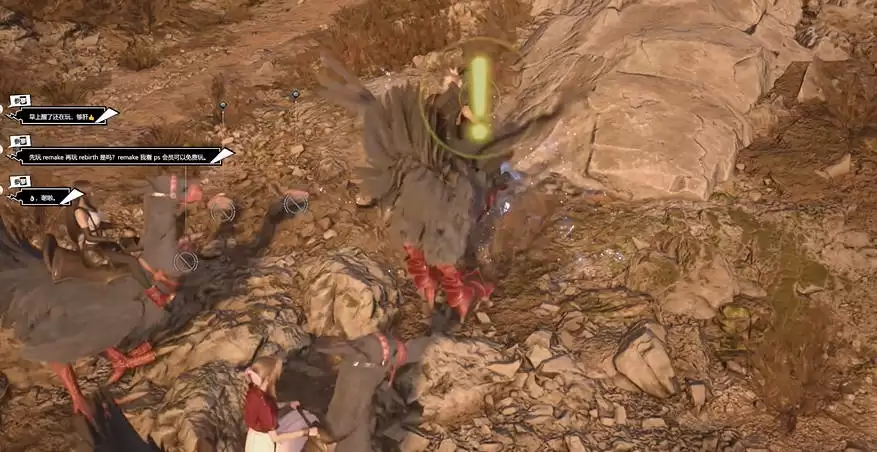This screenshot has height=452, width=877.
Task: Click the chat message mentioning remake and rebirth
Action: 118,156
